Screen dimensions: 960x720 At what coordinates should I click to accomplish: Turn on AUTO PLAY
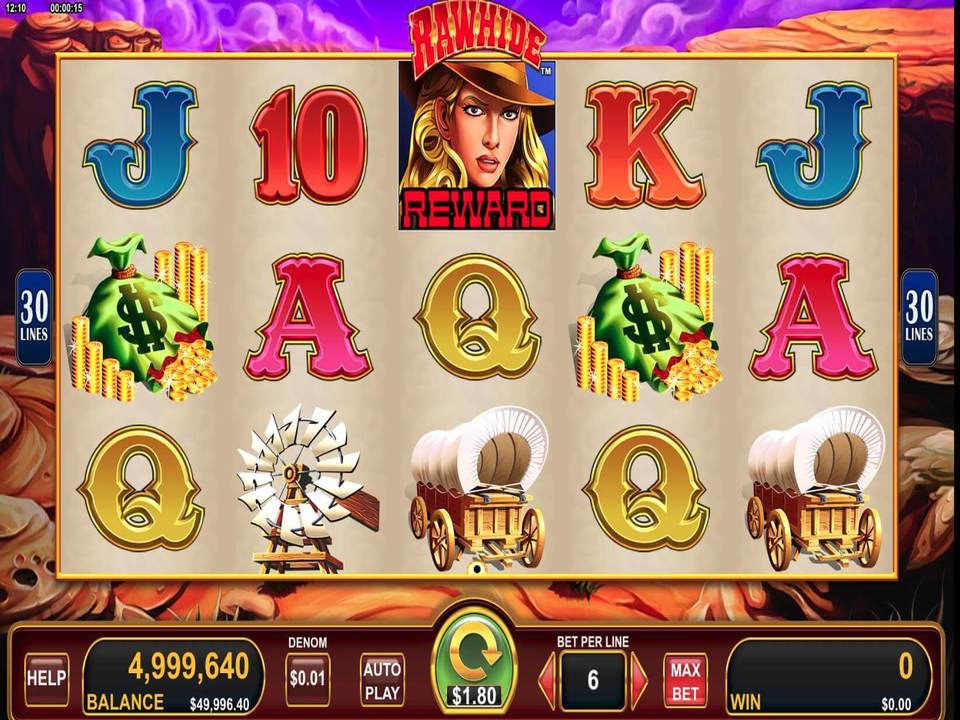tap(382, 679)
